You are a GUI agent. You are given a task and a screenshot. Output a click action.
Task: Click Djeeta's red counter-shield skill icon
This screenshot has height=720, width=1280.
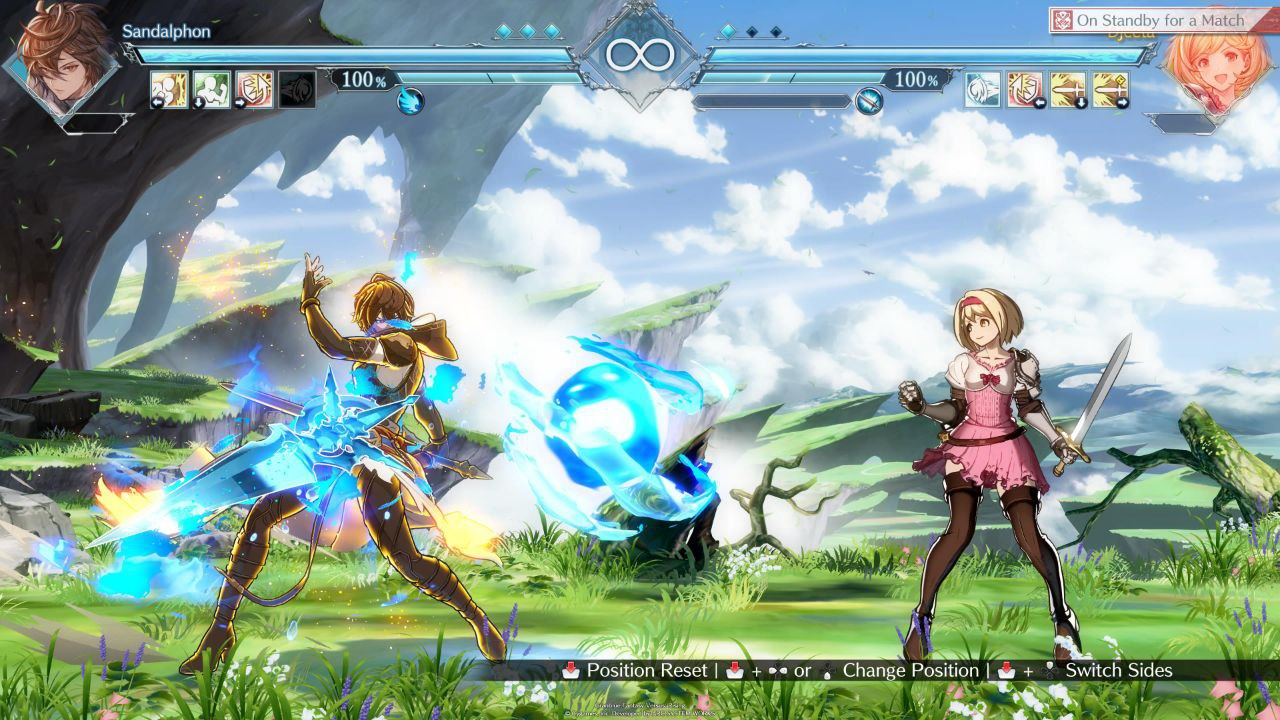1023,89
